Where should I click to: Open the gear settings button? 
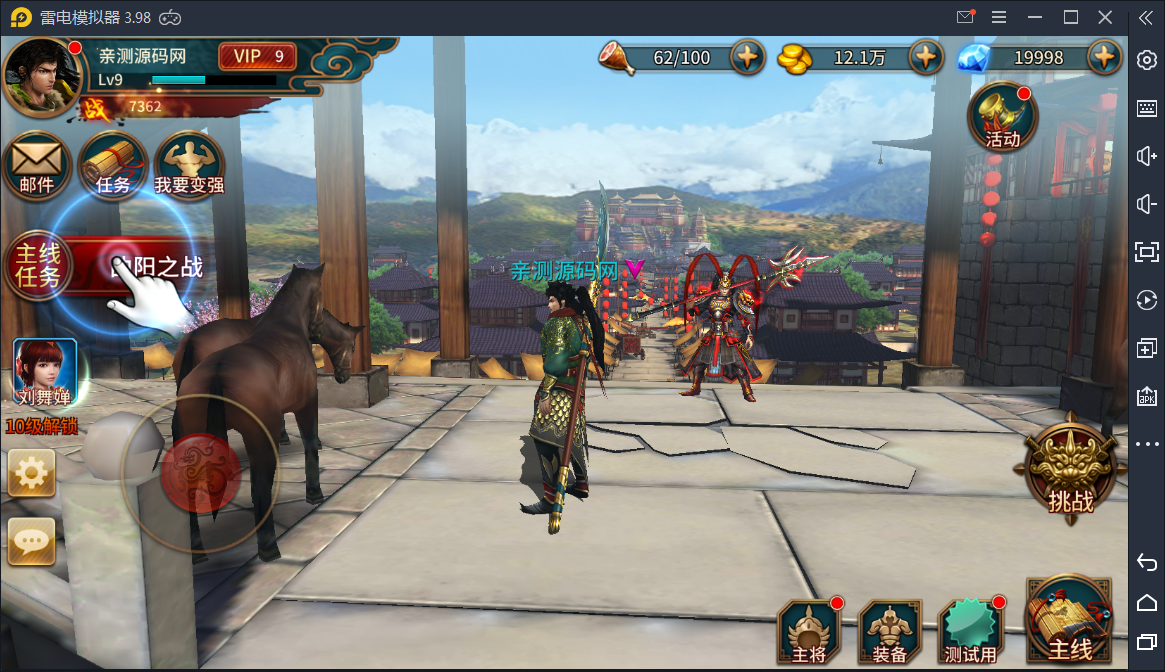click(31, 473)
